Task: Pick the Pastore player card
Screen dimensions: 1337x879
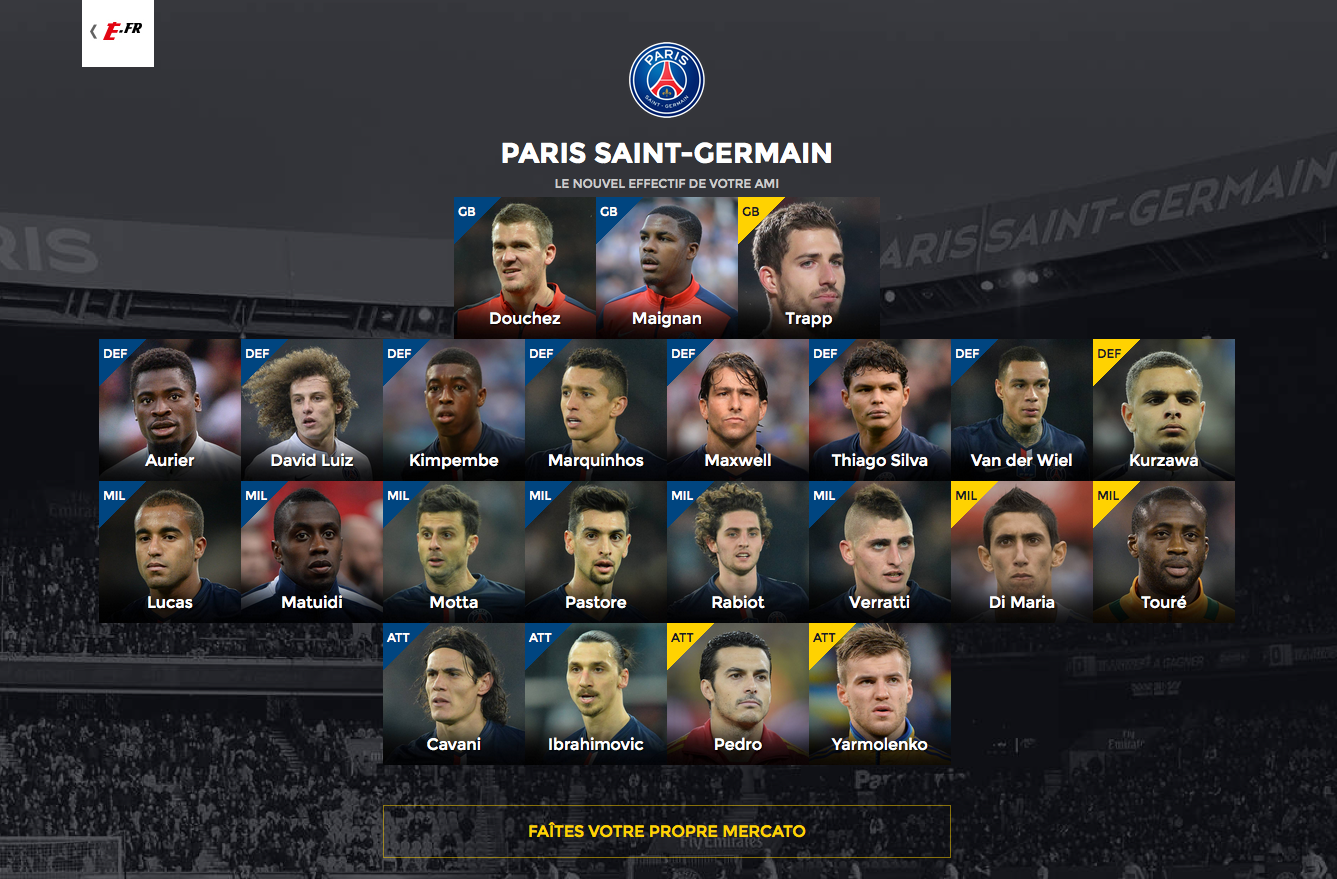Action: pos(596,551)
